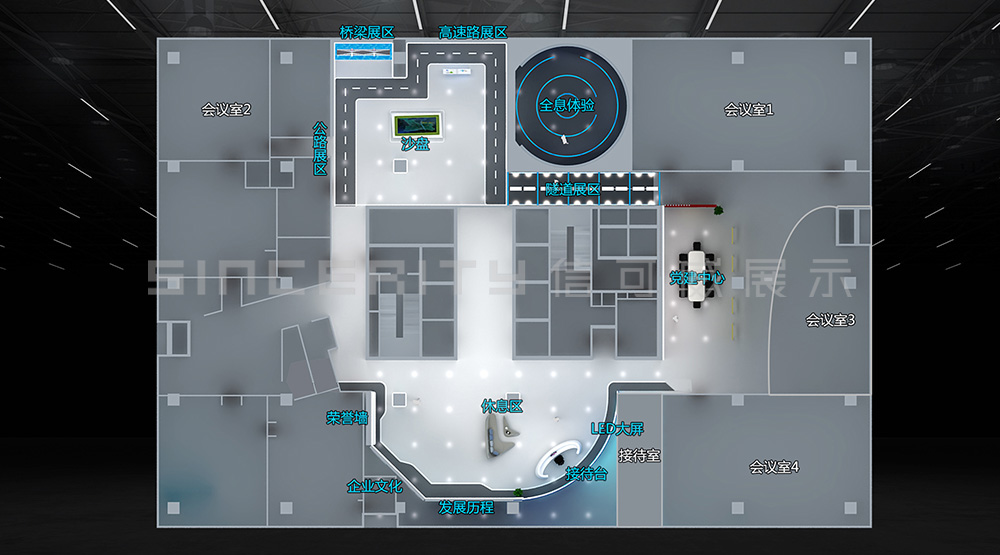Screen dimensions: 1000x555
Task: Select the 接待室 room label
Action: tap(639, 456)
